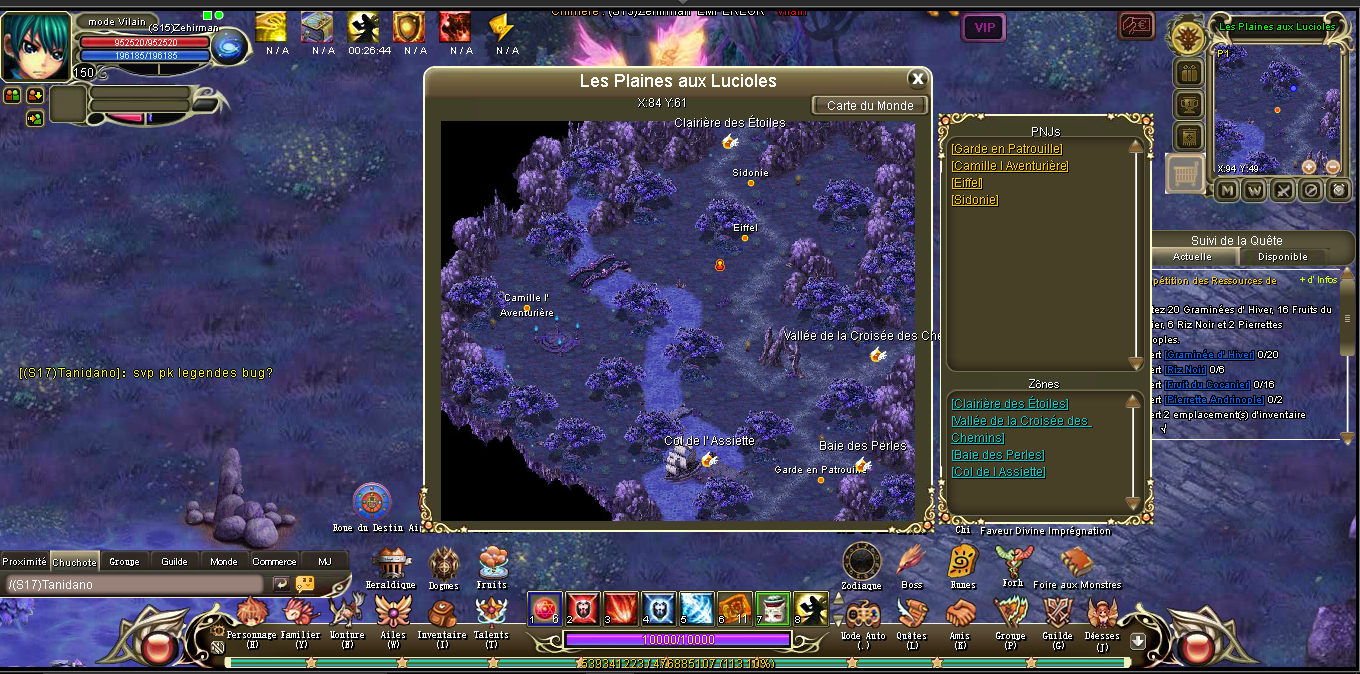Open the Foire aux Monstres book icon

(x=1076, y=563)
